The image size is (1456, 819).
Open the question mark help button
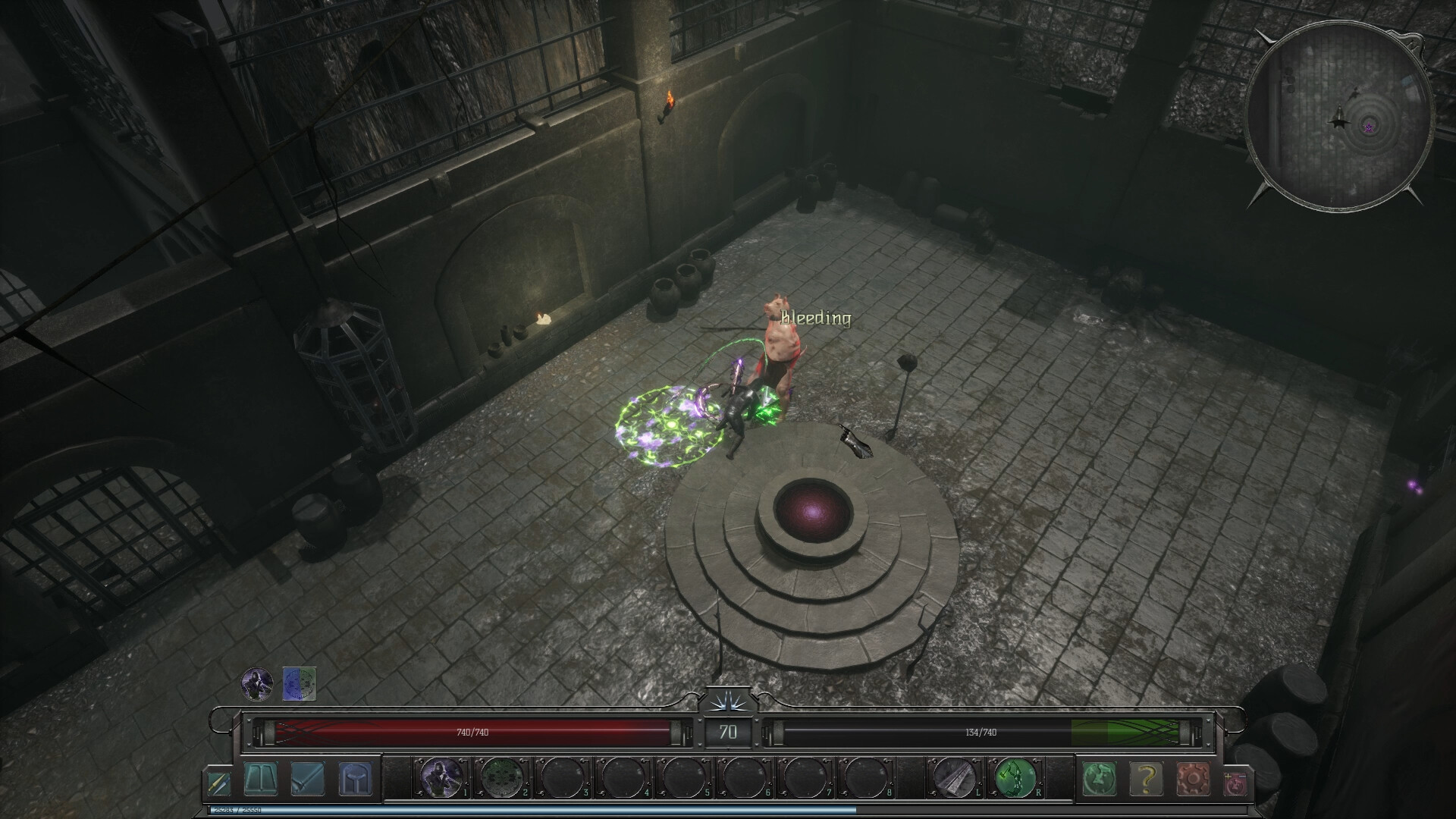click(x=1147, y=780)
